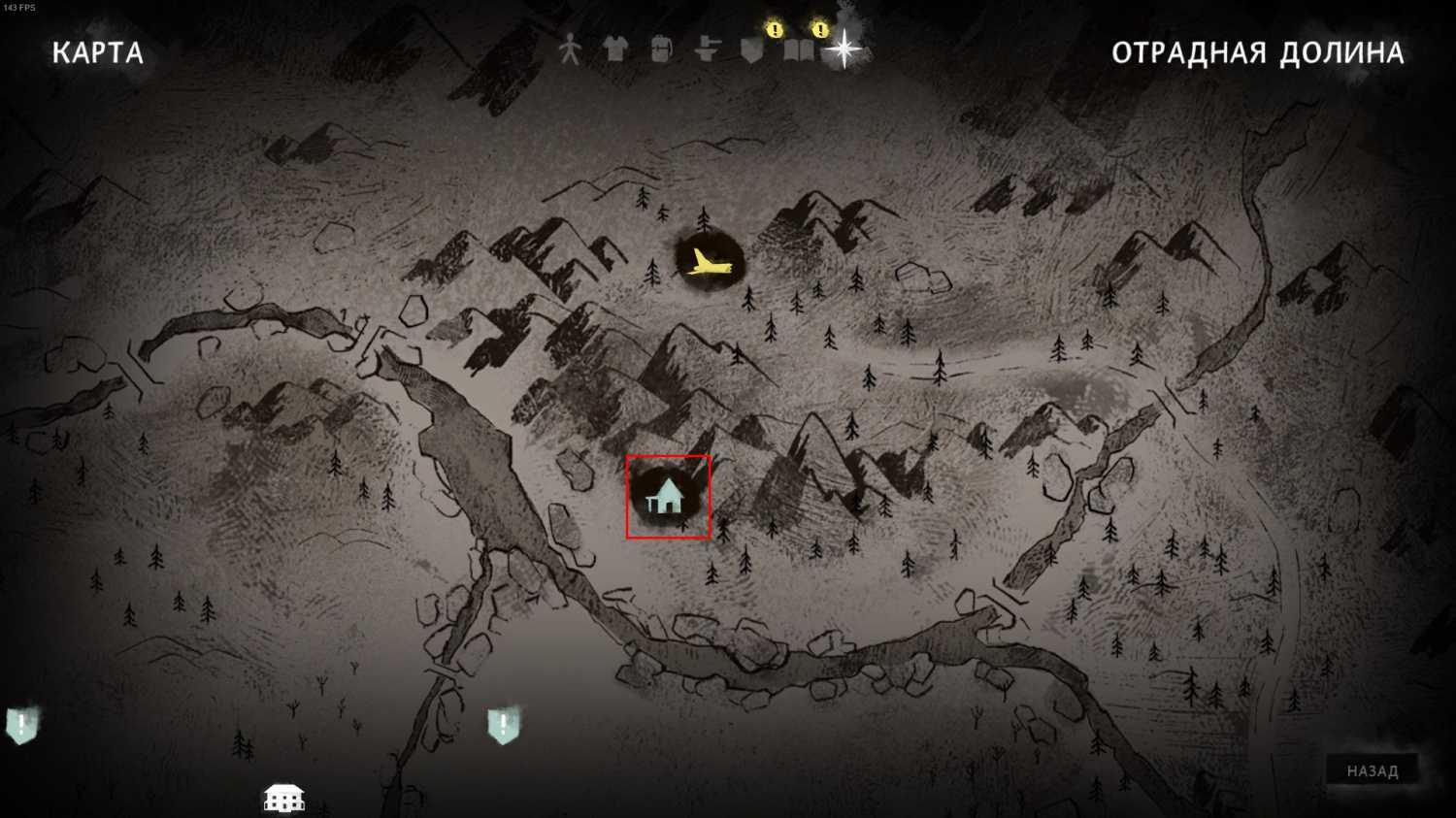Open the missions tab with the badge icon
1456x818 pixels.
(x=752, y=49)
